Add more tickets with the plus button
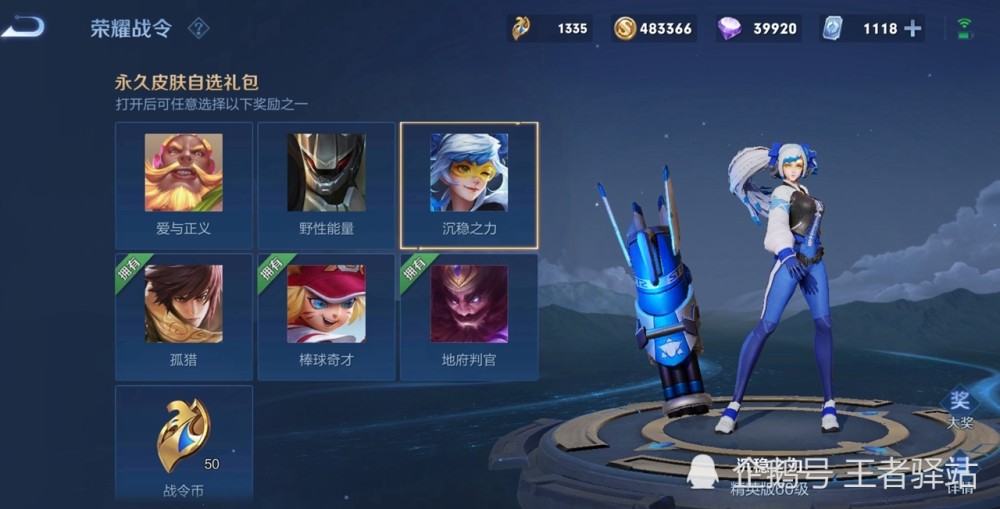Viewport: 1000px width, 509px height. point(912,28)
